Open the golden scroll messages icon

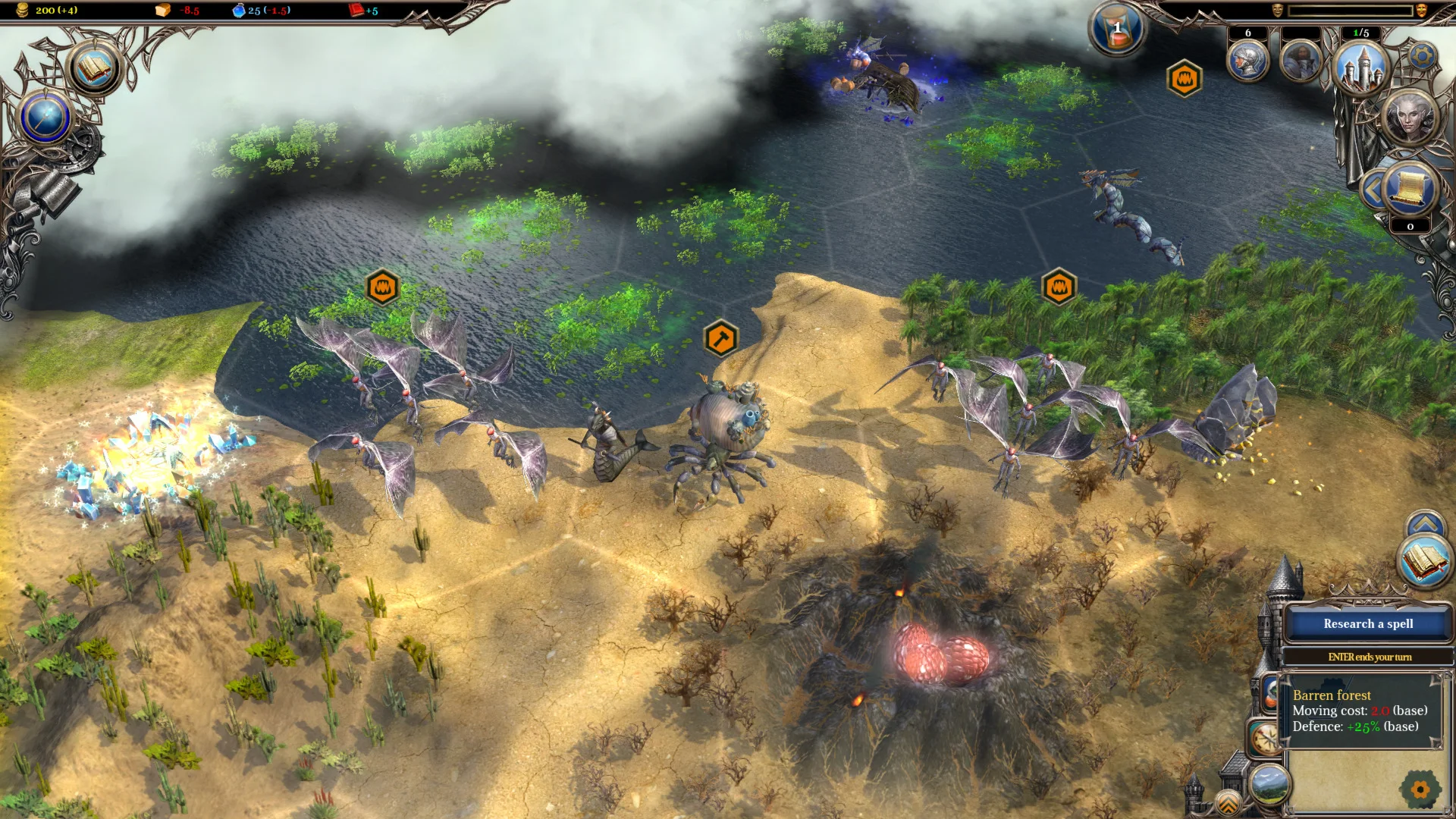(1410, 189)
